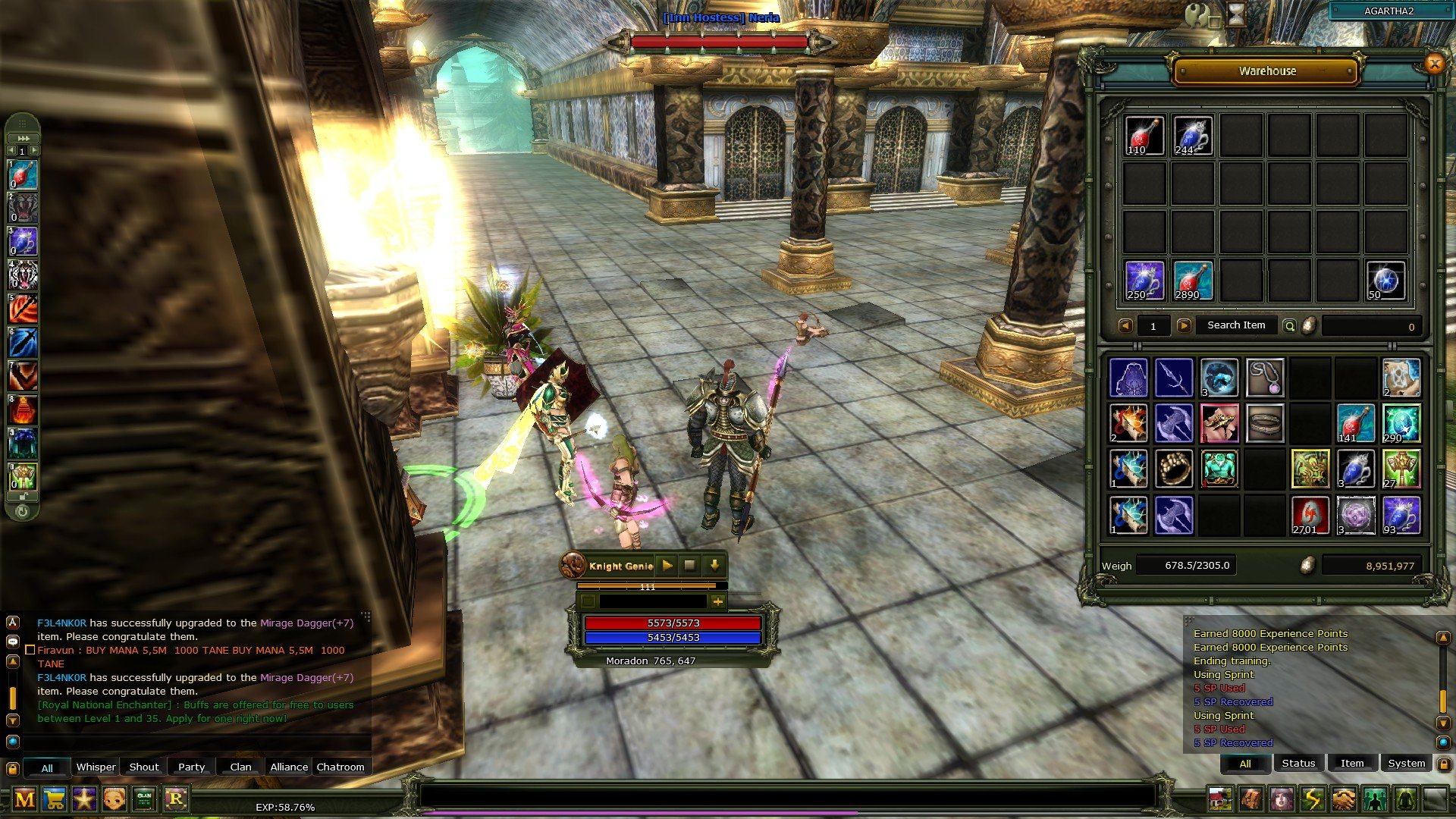1456x819 pixels.
Task: Switch to the Clan chat tab
Action: [x=240, y=767]
